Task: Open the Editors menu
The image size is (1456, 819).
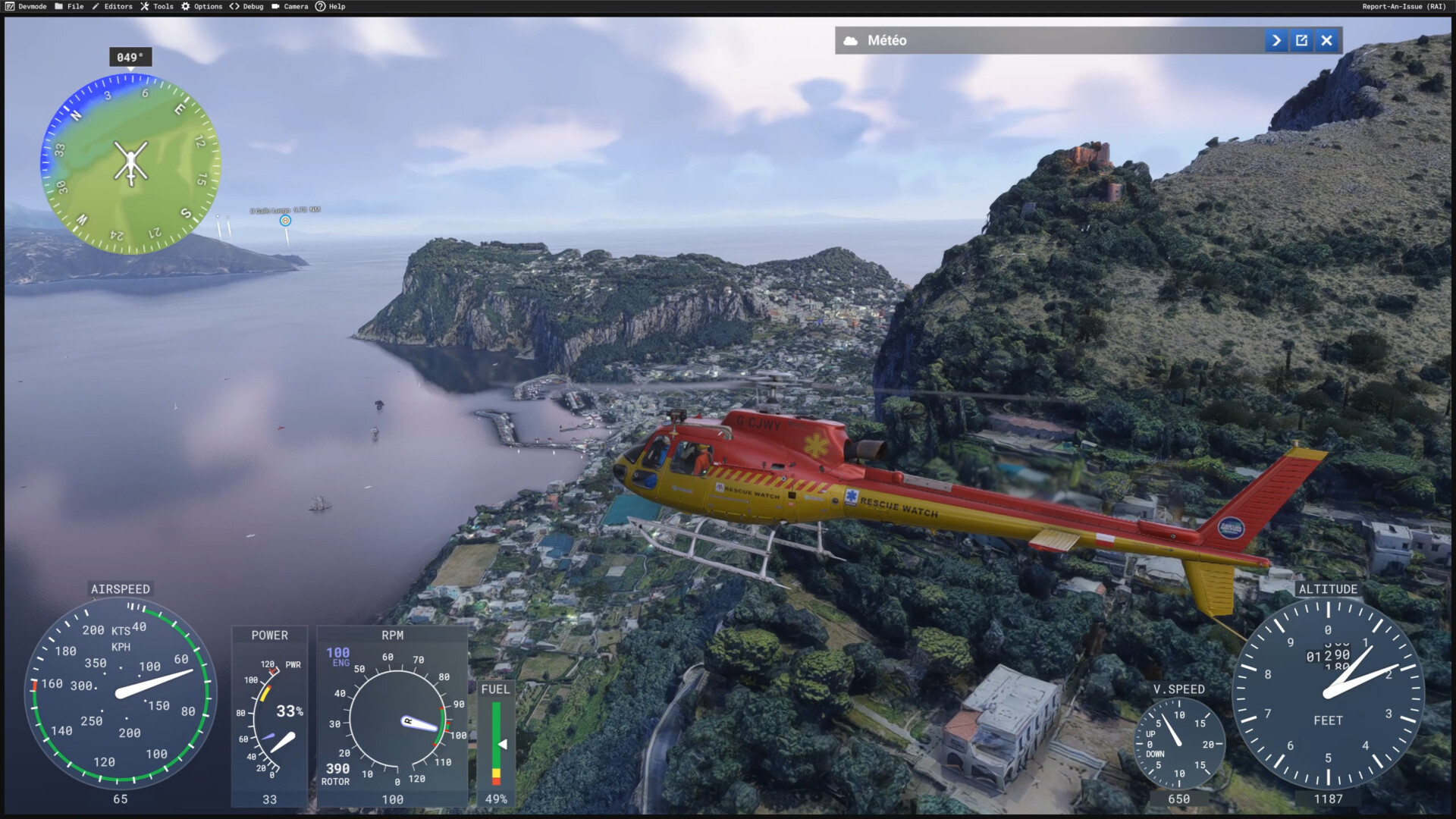Action: (112, 6)
